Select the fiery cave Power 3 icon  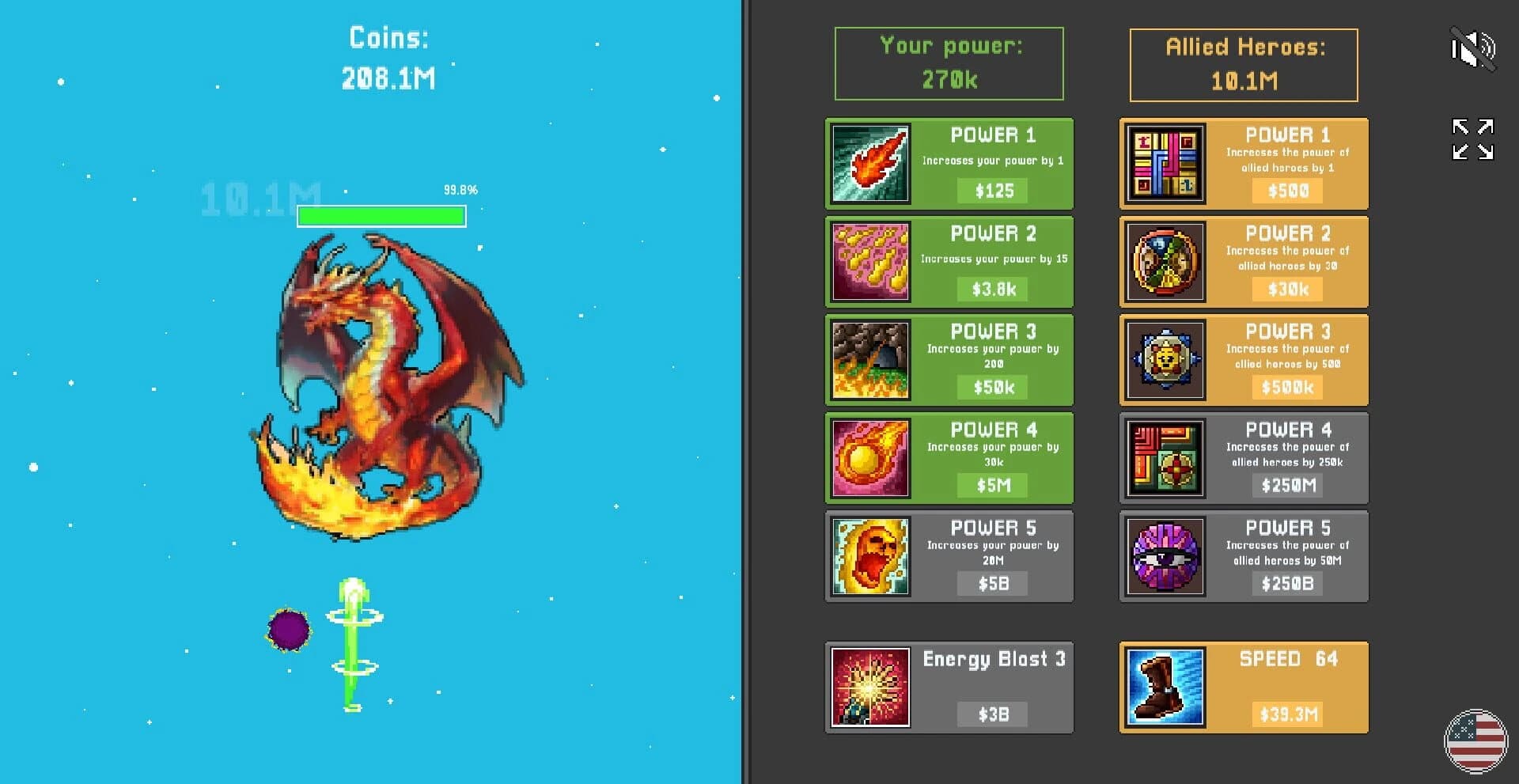(869, 360)
